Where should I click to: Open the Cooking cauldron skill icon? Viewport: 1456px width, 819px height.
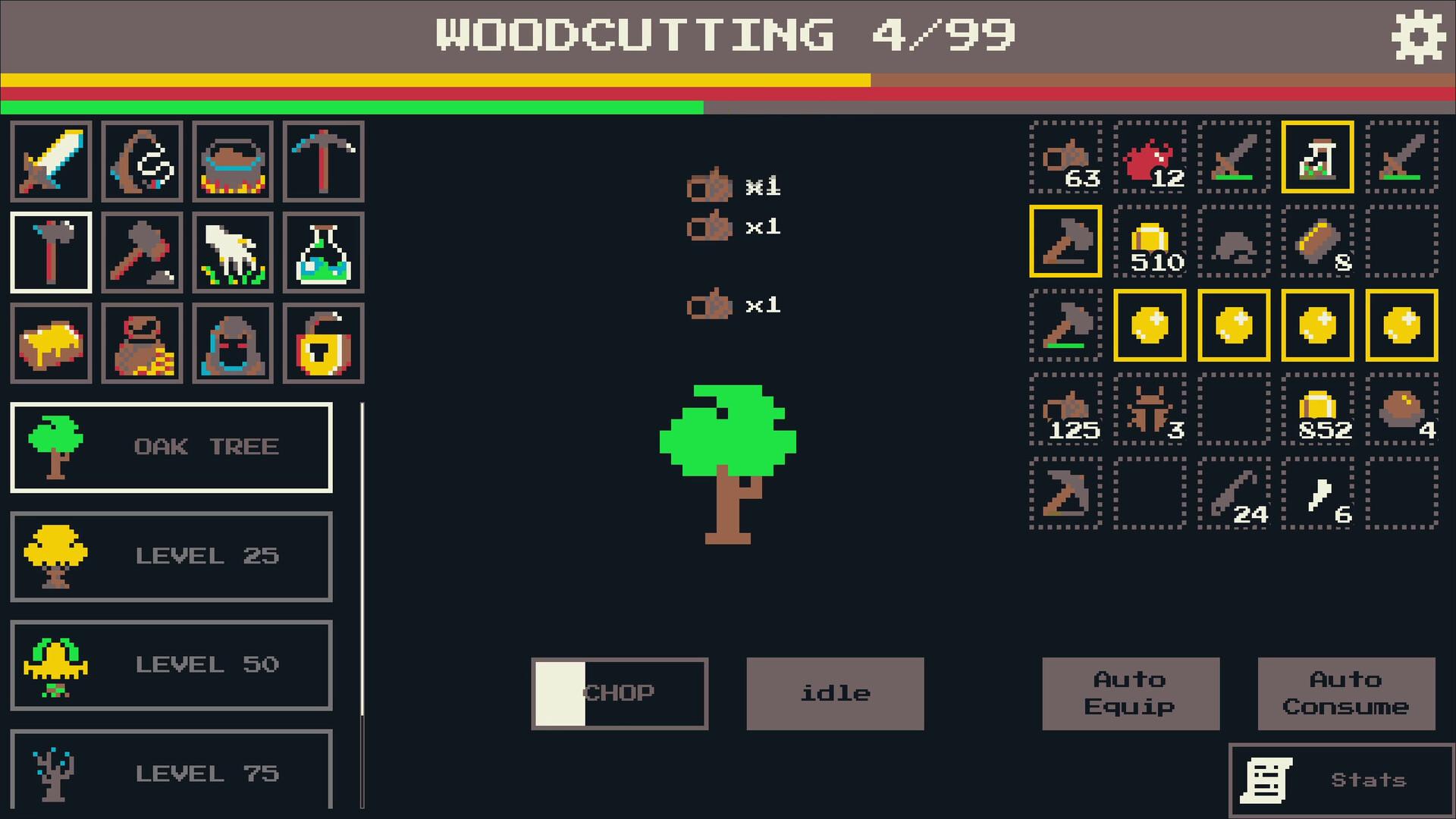coord(232,162)
